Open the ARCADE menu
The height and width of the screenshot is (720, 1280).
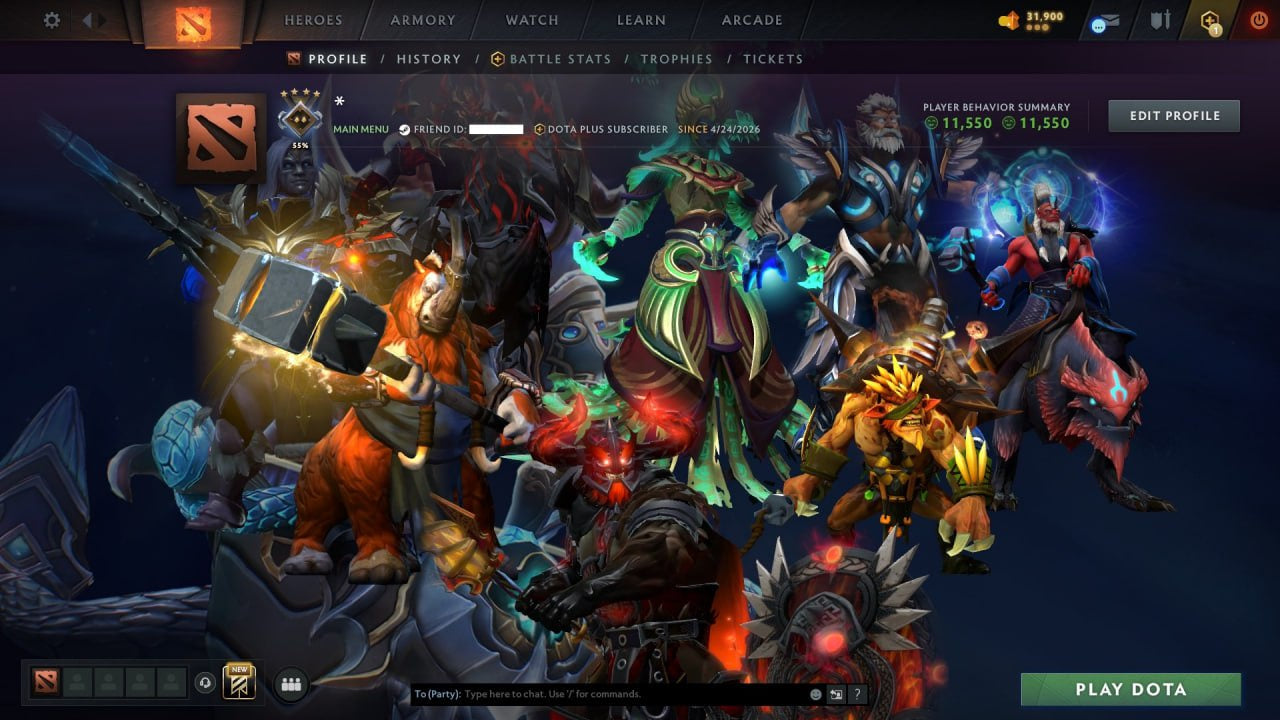click(750, 19)
